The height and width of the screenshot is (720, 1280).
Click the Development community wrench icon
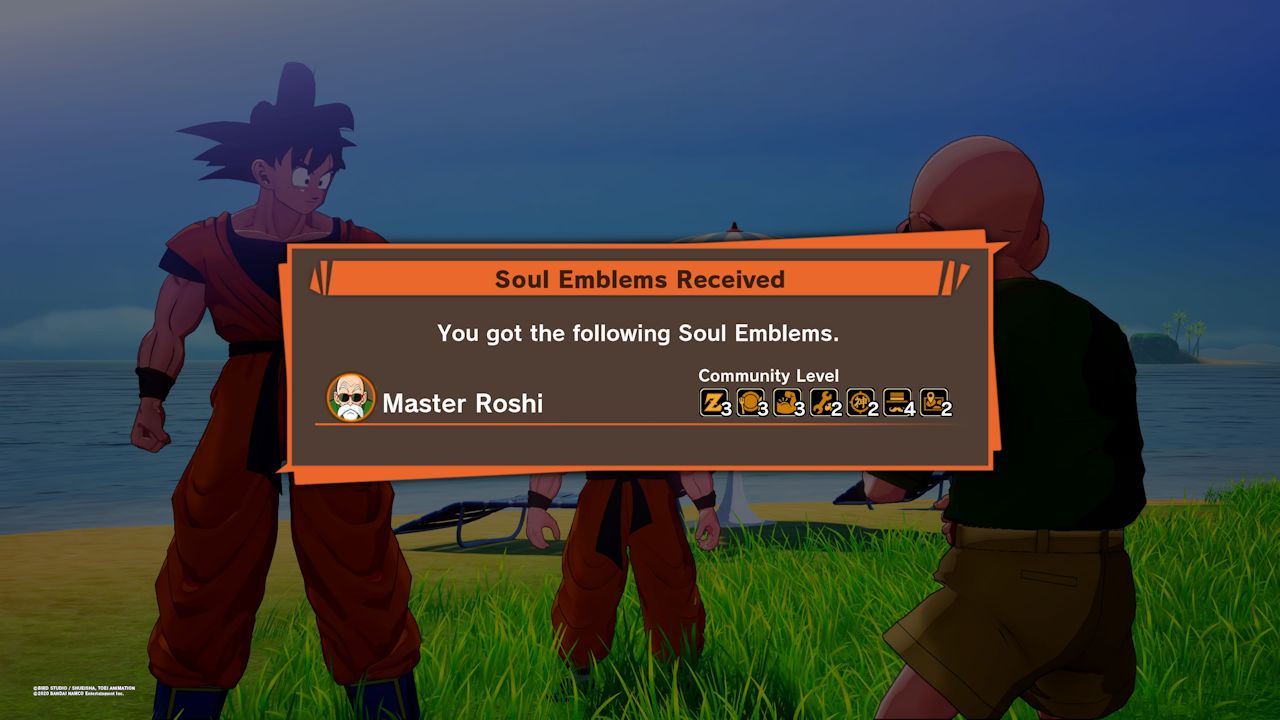[823, 400]
